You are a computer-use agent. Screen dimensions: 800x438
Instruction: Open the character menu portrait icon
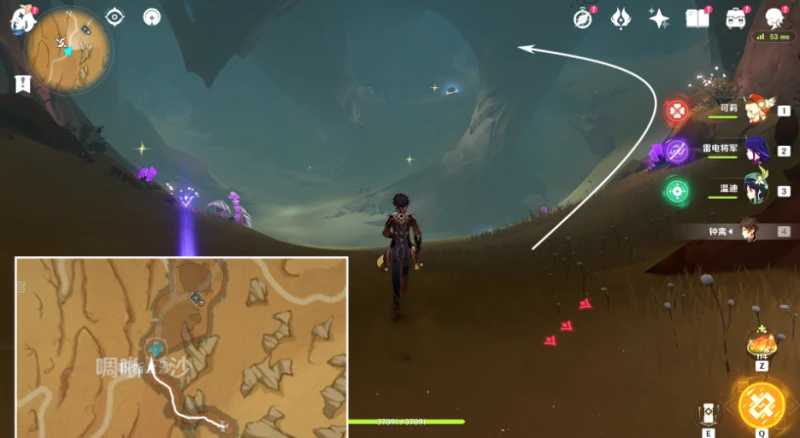point(774,18)
